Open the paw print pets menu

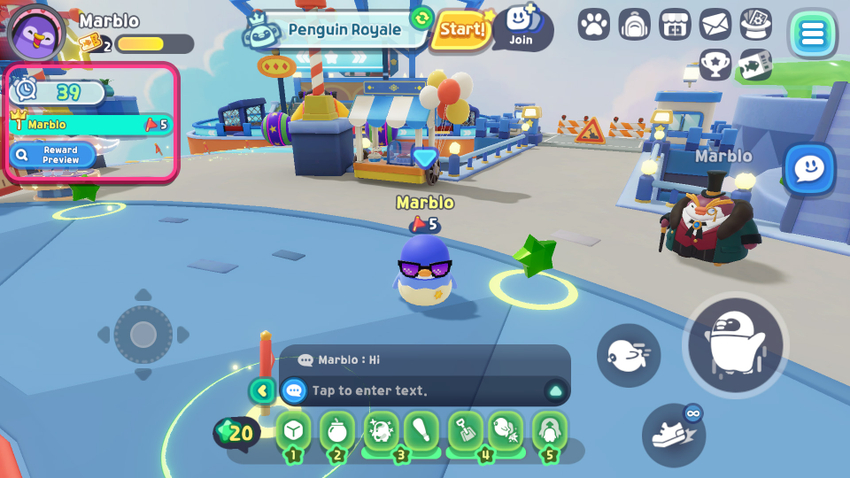pos(594,25)
